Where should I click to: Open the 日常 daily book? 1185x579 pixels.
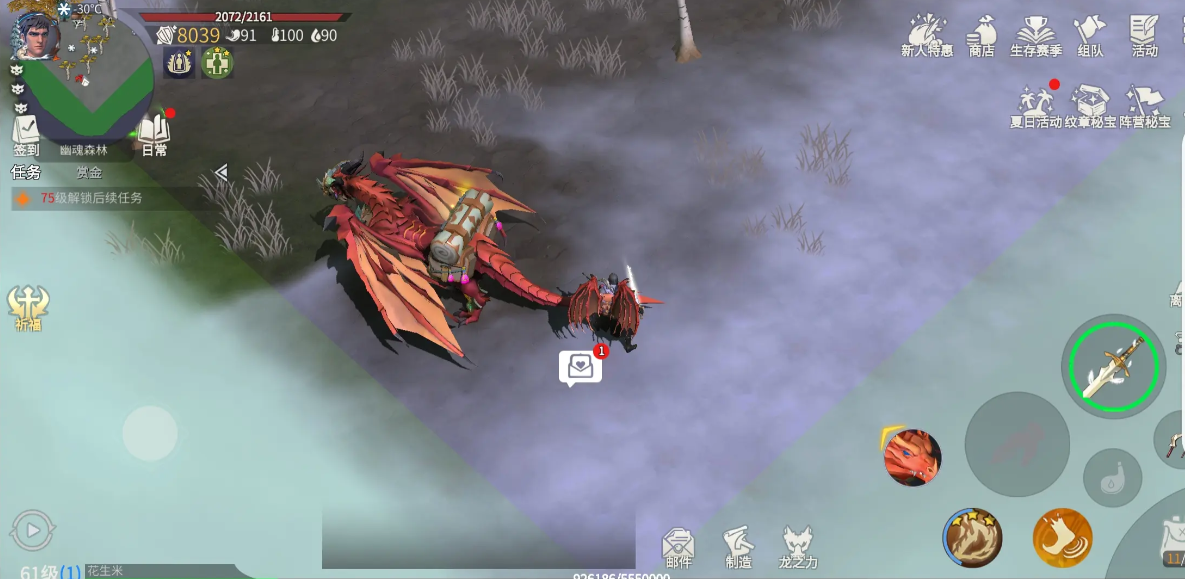pos(154,135)
